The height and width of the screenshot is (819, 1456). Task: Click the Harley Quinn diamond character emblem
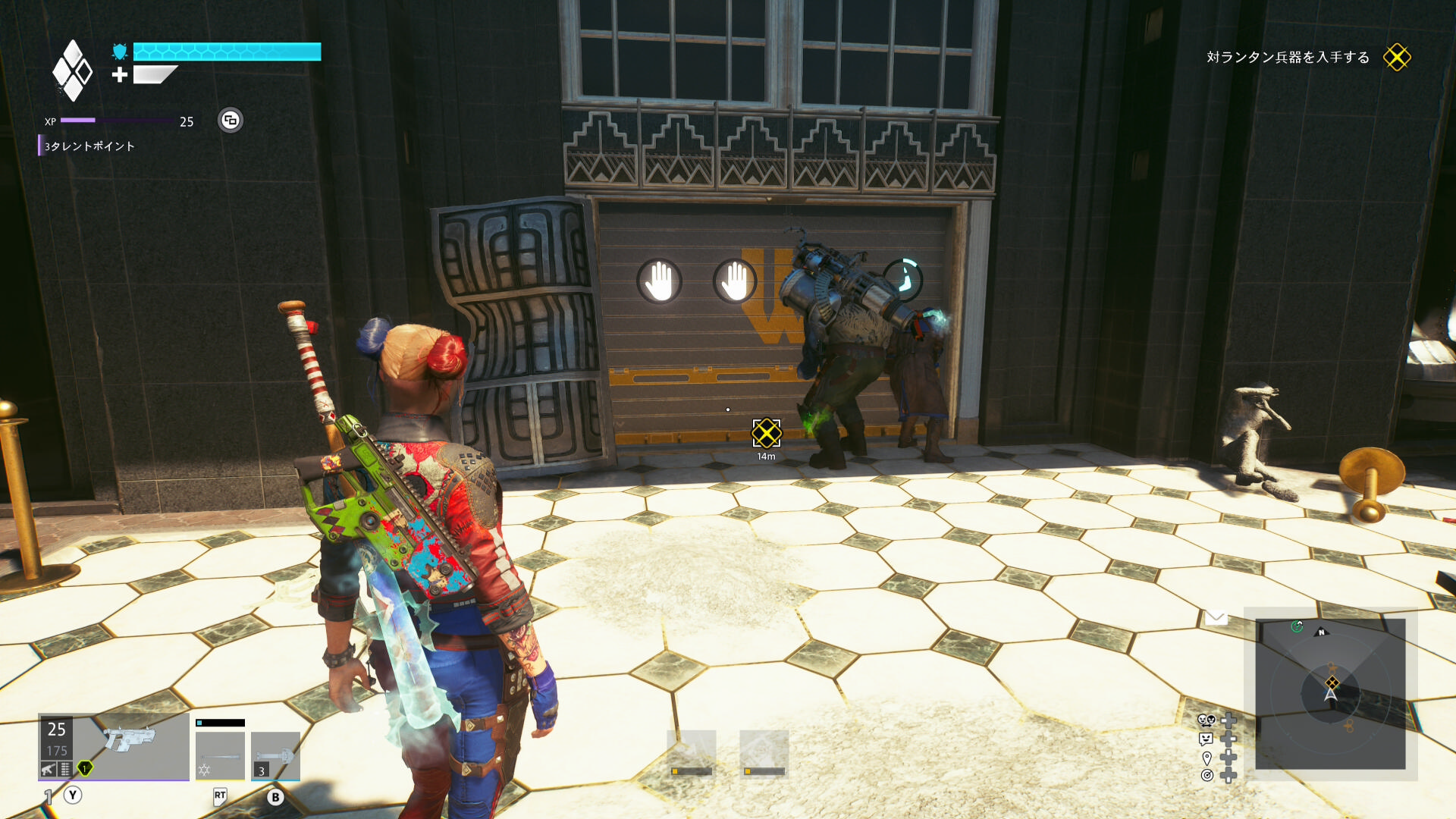point(72,71)
